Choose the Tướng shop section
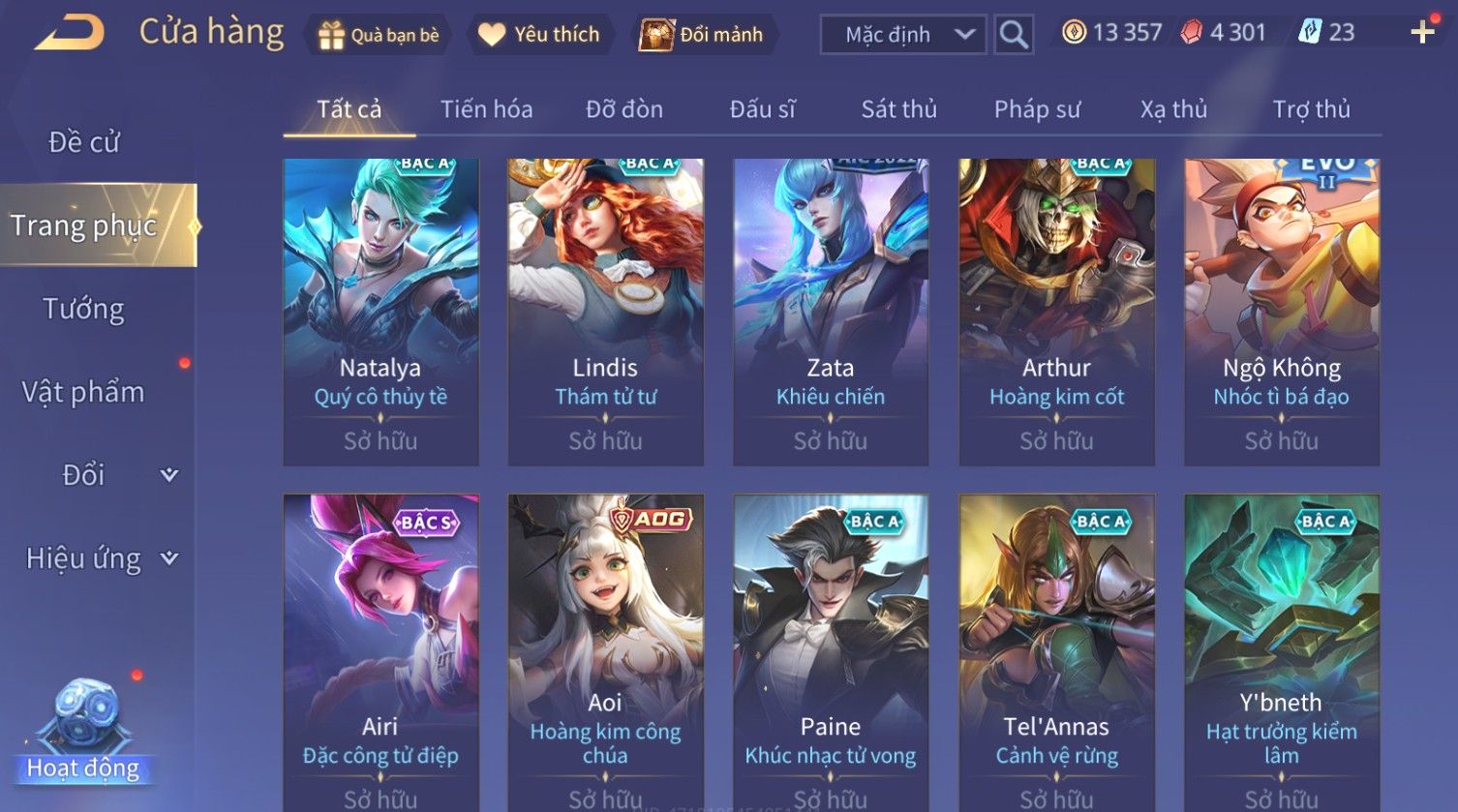The image size is (1458, 812). click(84, 309)
